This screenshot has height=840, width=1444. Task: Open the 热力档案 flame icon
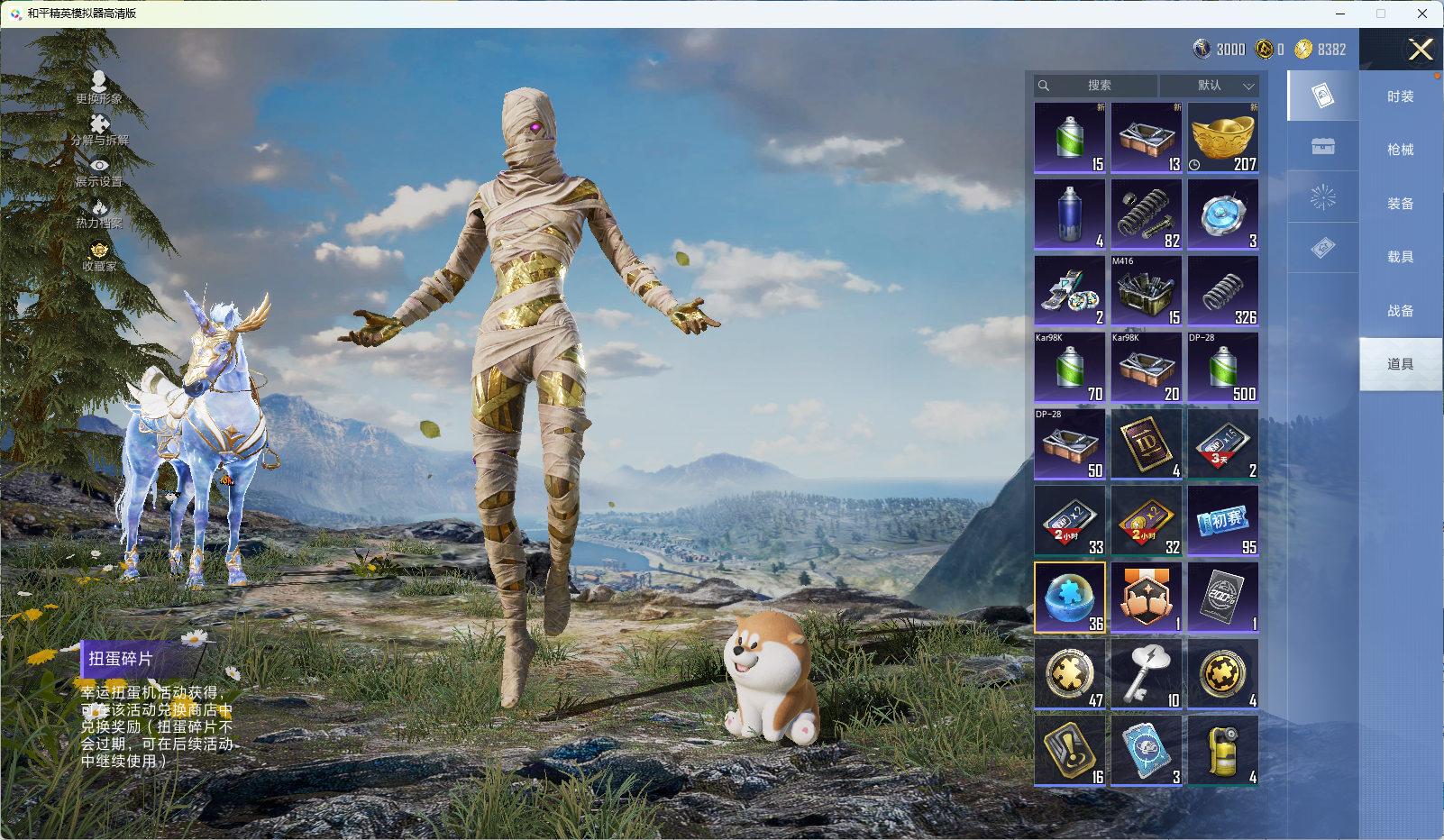[99, 214]
